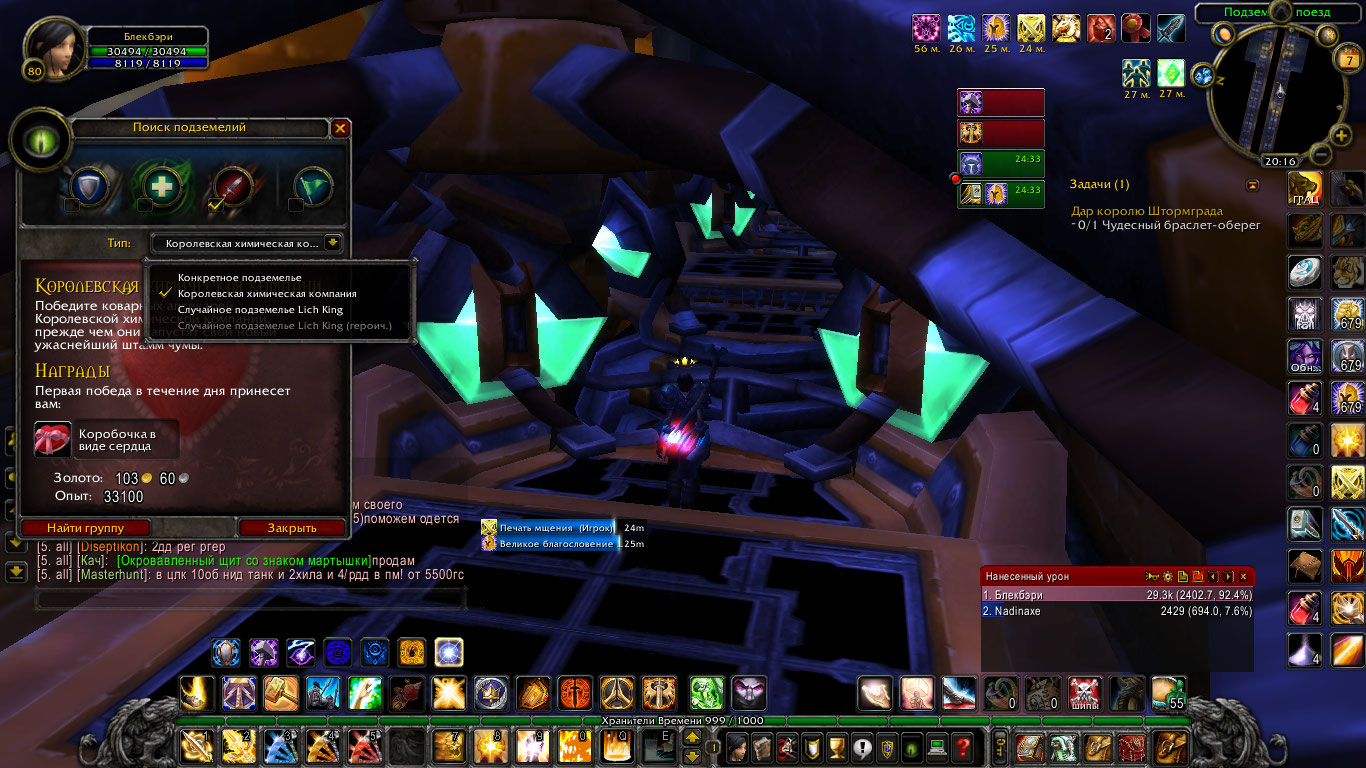The width and height of the screenshot is (1366, 768).
Task: Click the Найти группу button
Action: click(85, 527)
